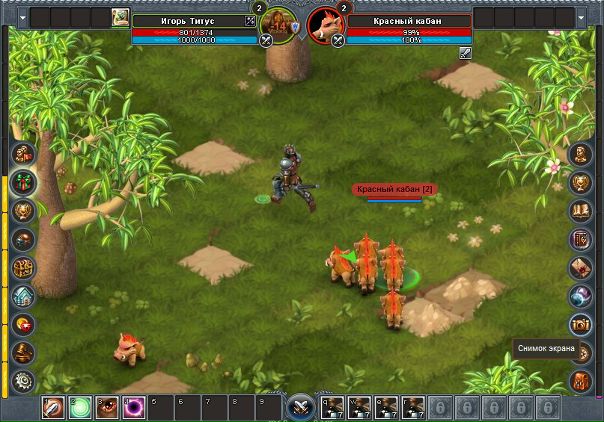Click the map scroll icon at bottom right

[x=581, y=381]
